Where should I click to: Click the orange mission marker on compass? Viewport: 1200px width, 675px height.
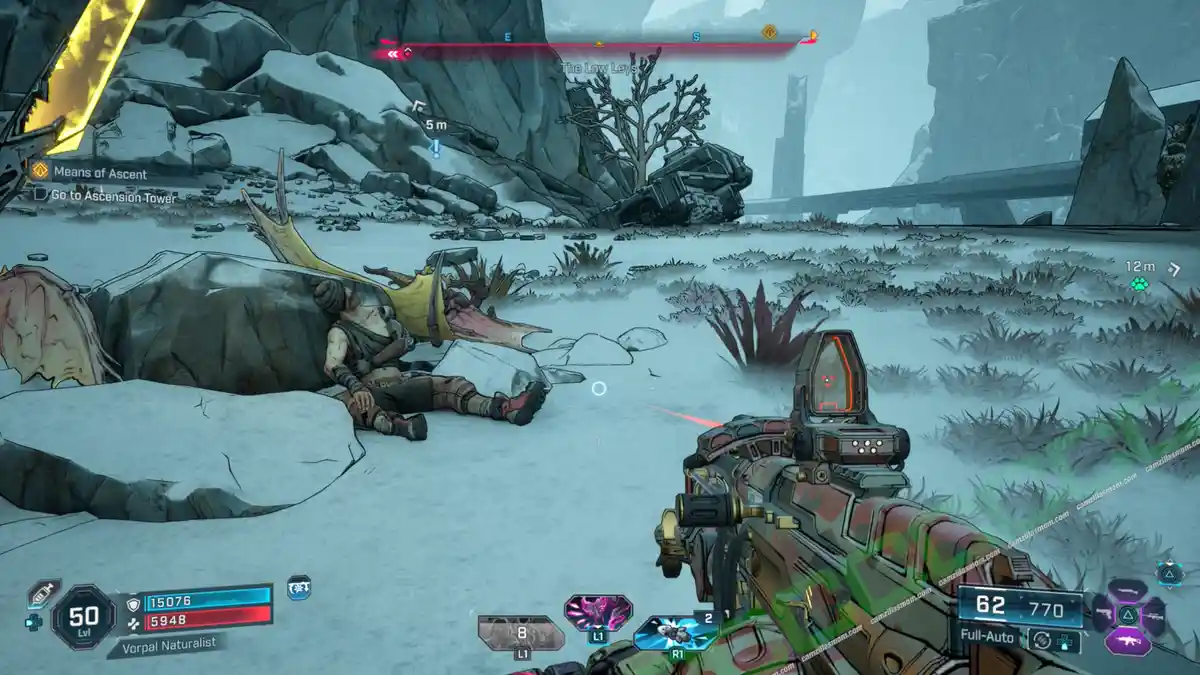click(x=769, y=33)
